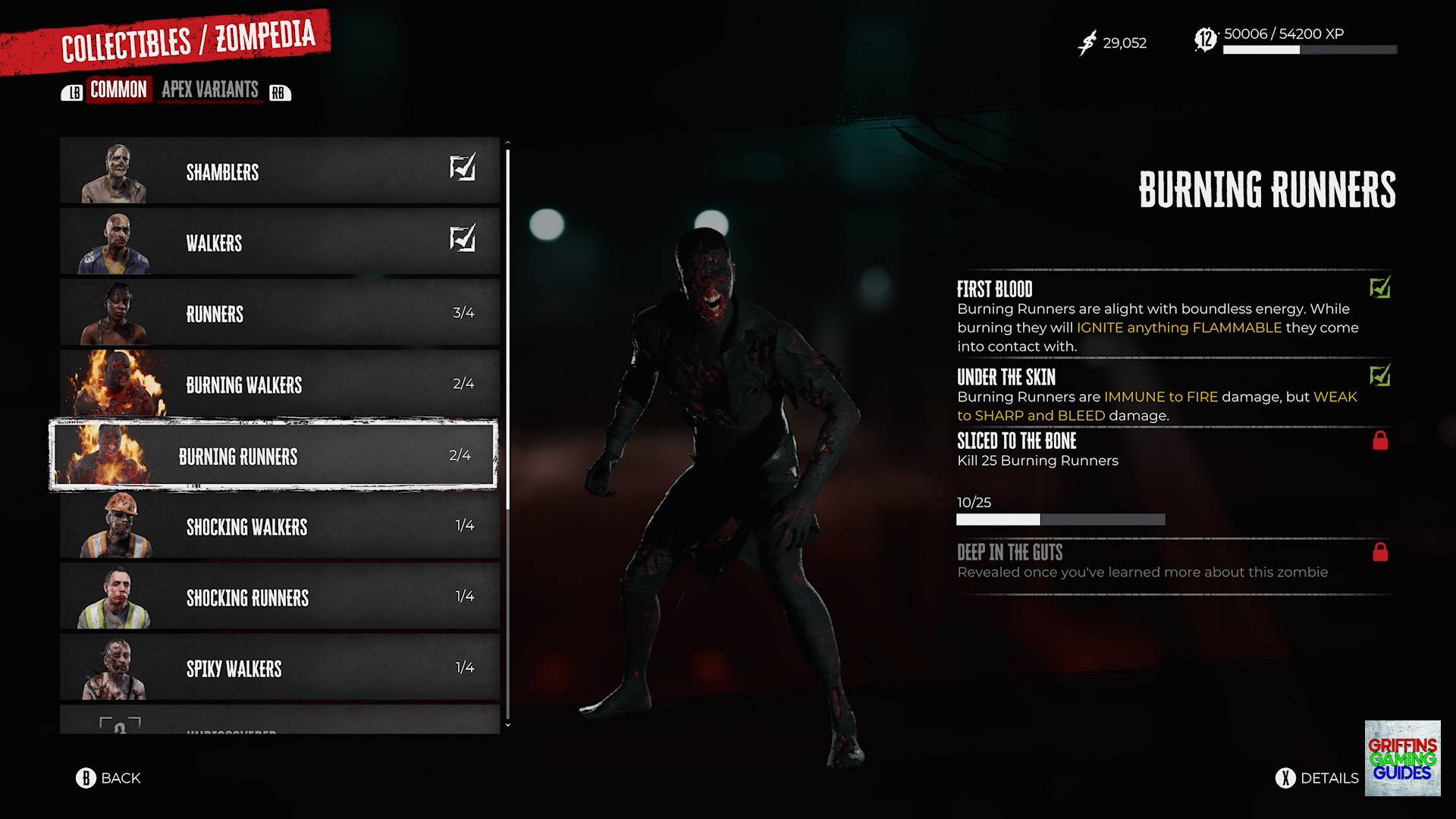
Task: Click the zombie list scrollbar
Action: pyautogui.click(x=507, y=330)
